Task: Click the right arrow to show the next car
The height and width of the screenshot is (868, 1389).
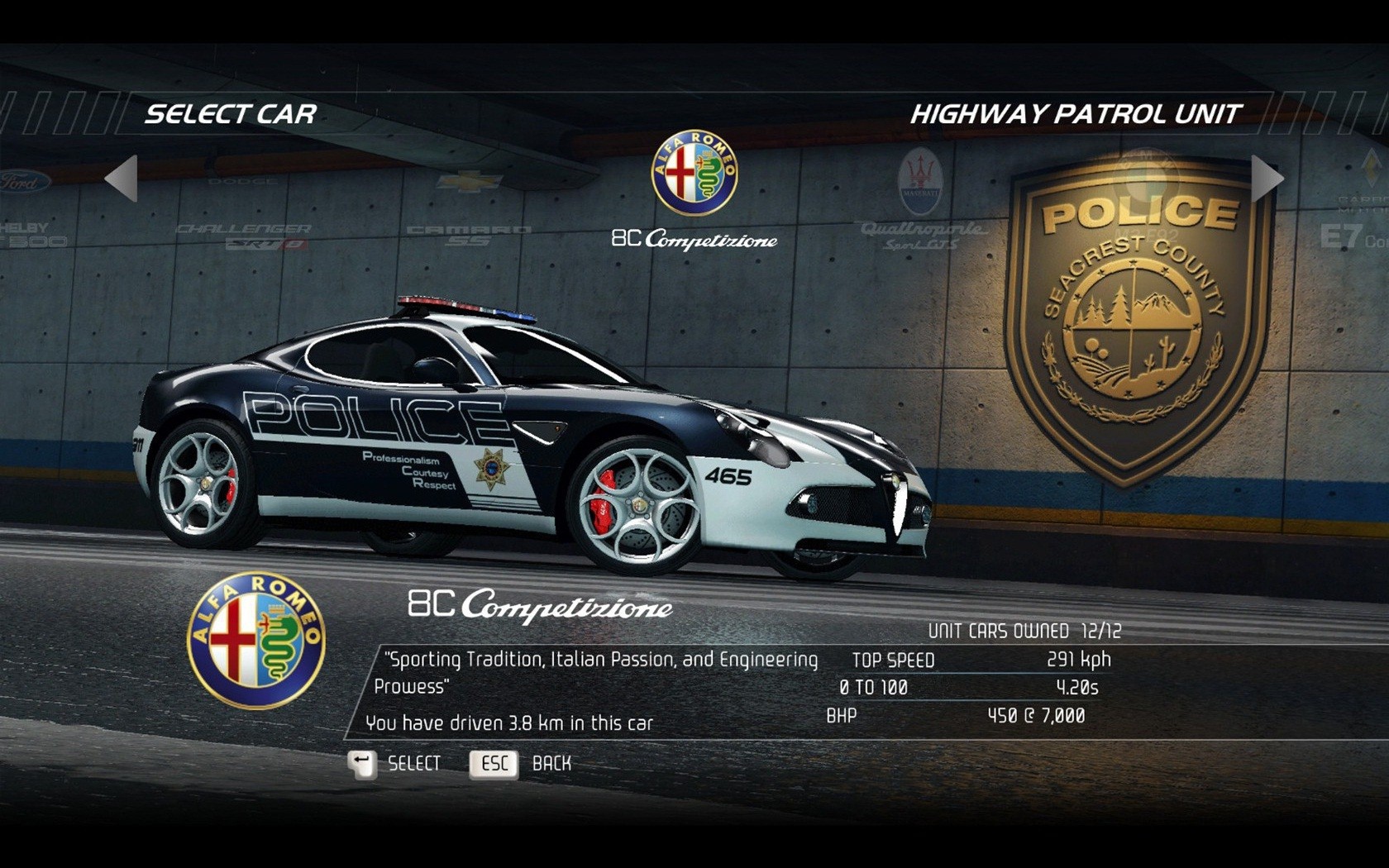Action: [x=1266, y=178]
